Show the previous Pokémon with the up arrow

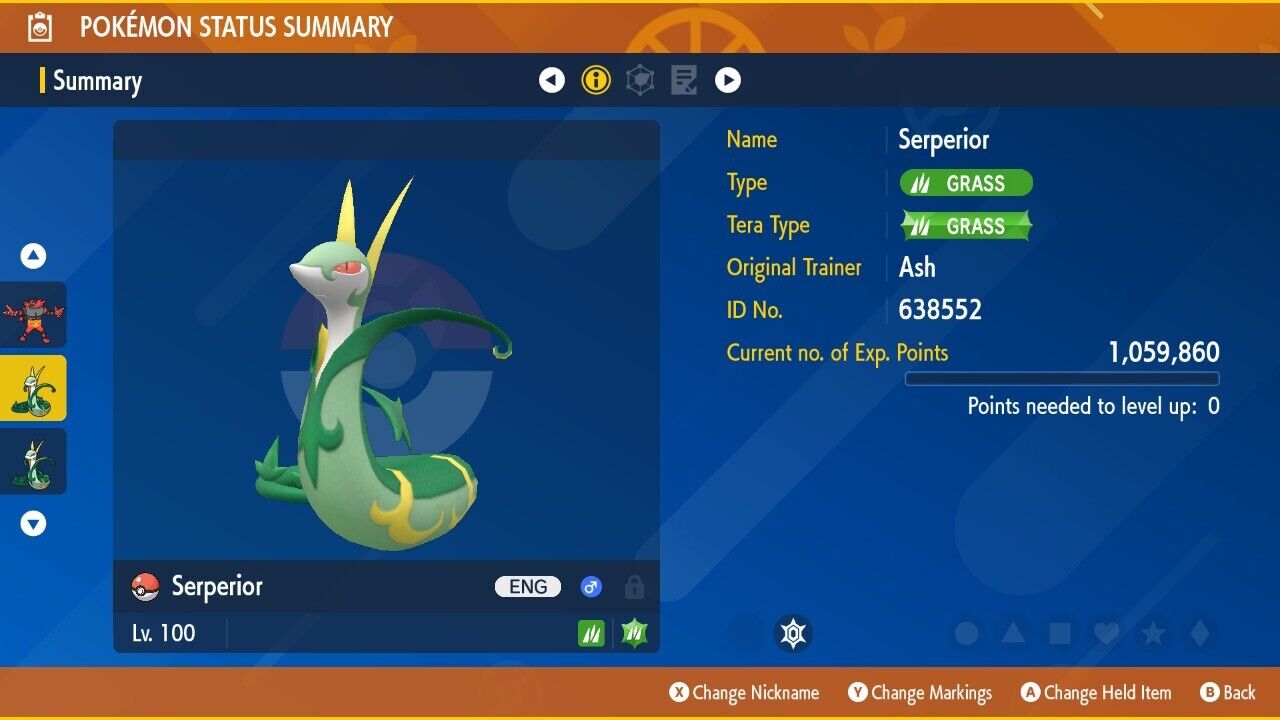34,257
